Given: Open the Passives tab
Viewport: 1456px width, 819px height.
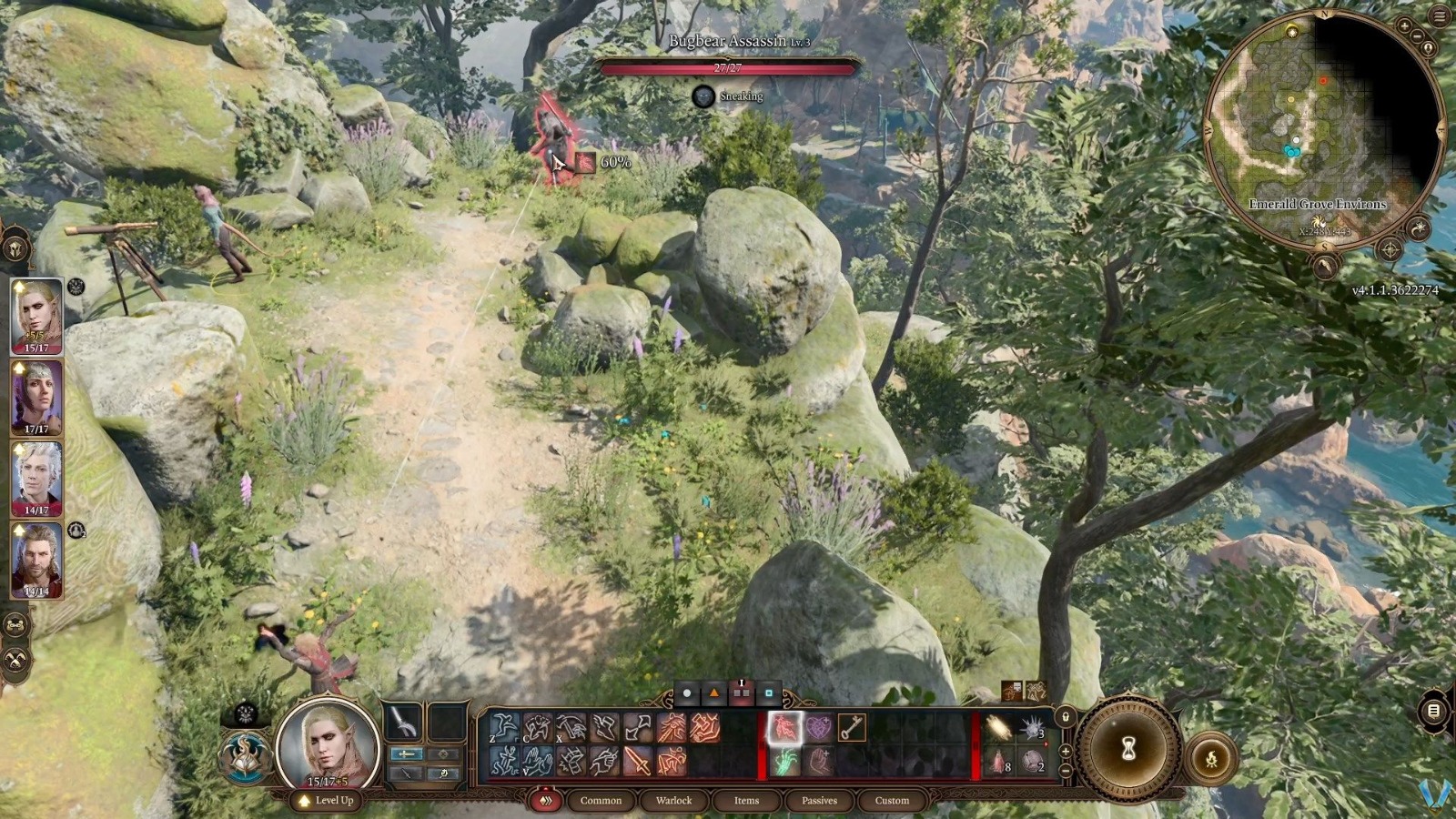Looking at the screenshot, I should tap(819, 801).
